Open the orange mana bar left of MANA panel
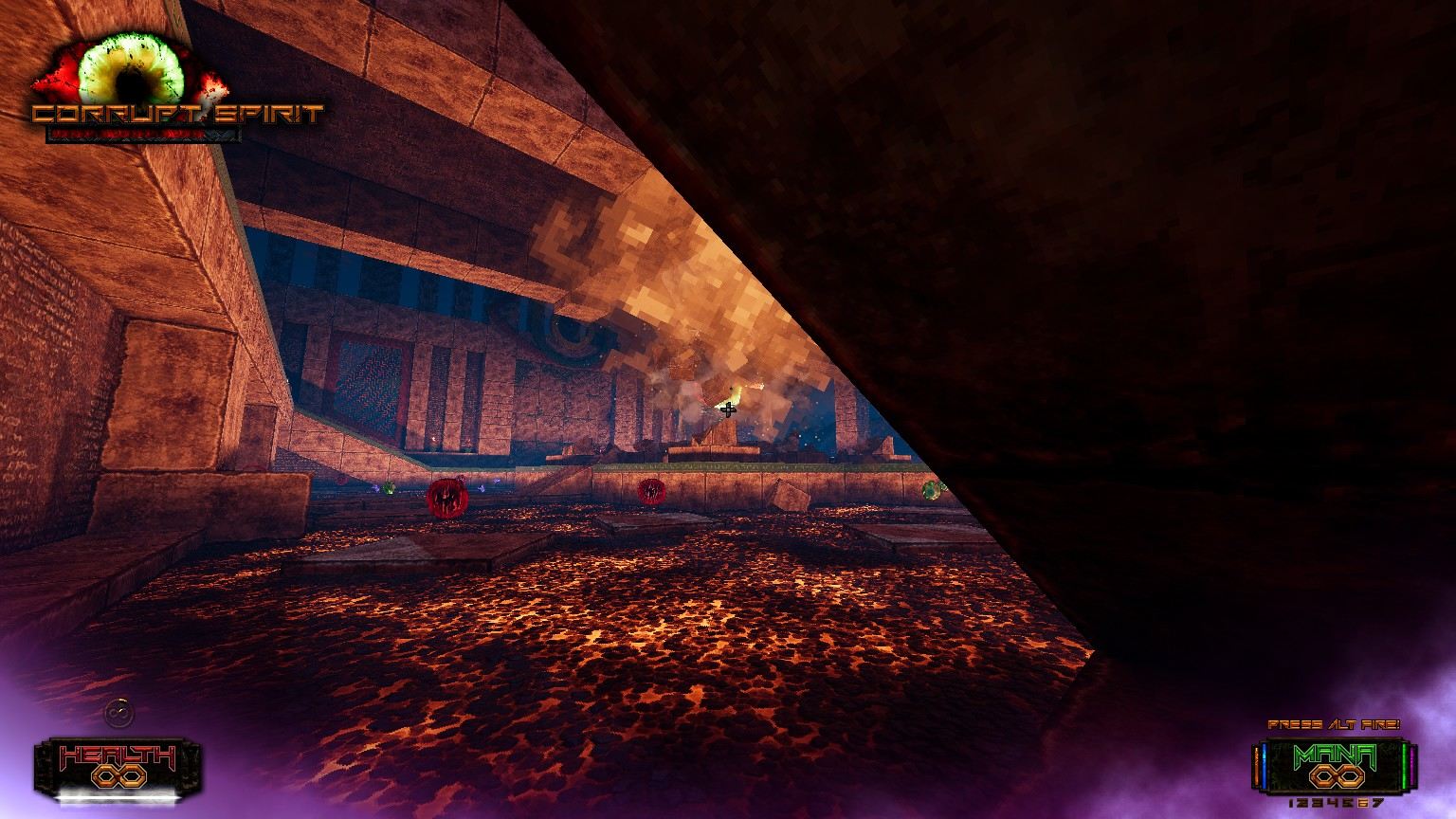Viewport: 1456px width, 819px height. coord(1257,764)
